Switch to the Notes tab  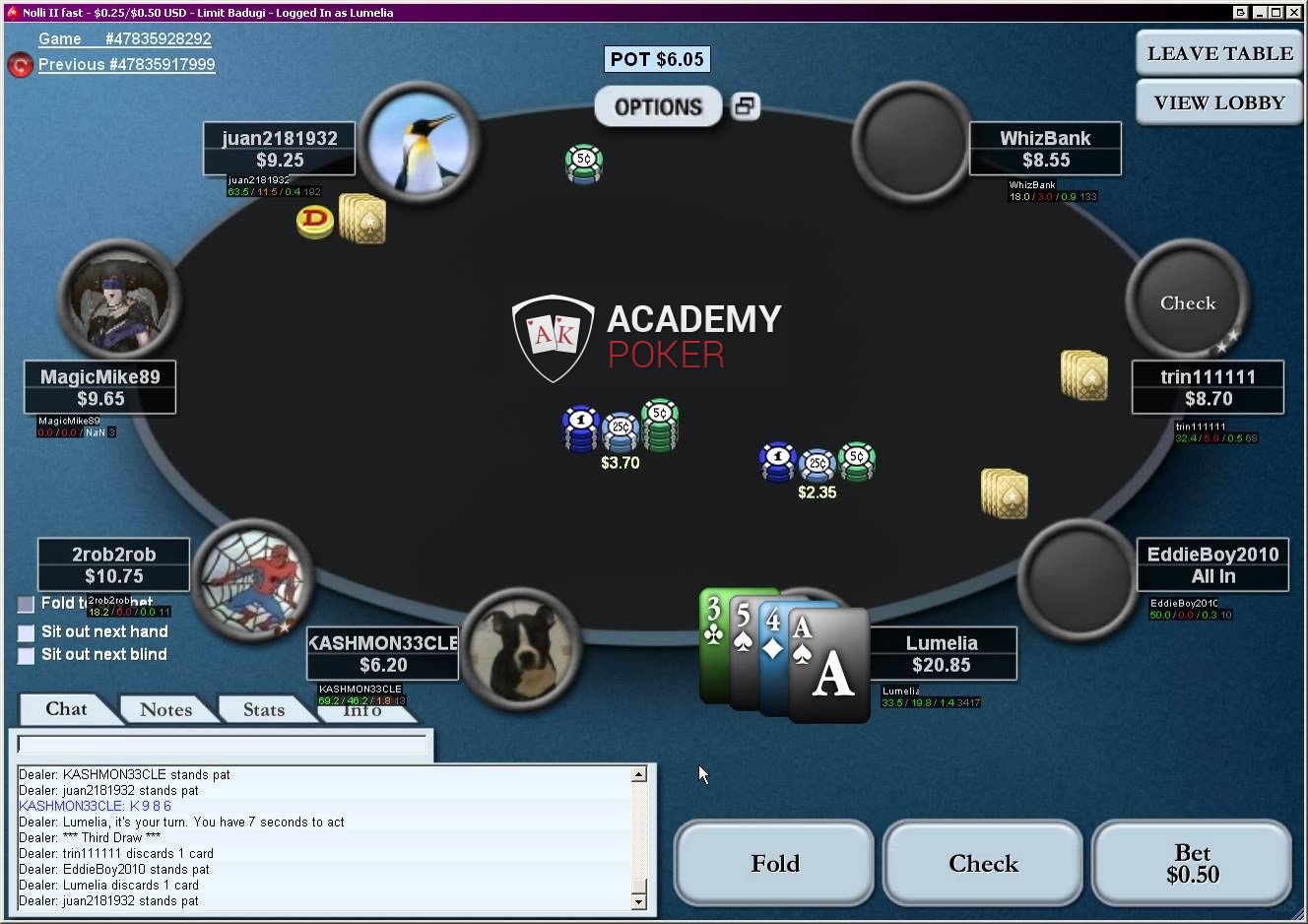click(x=165, y=709)
